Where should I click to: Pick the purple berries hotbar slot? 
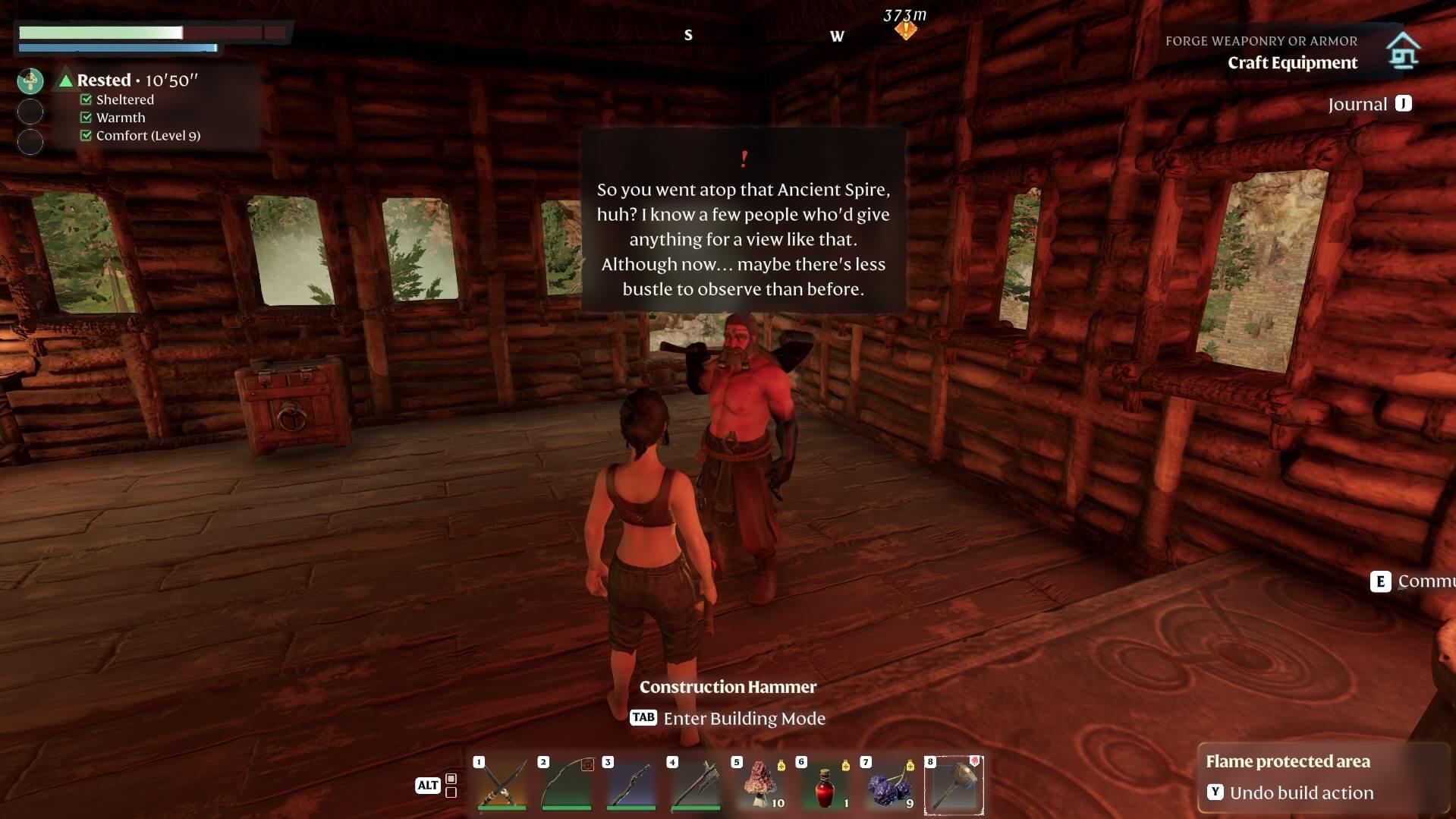pos(889,786)
